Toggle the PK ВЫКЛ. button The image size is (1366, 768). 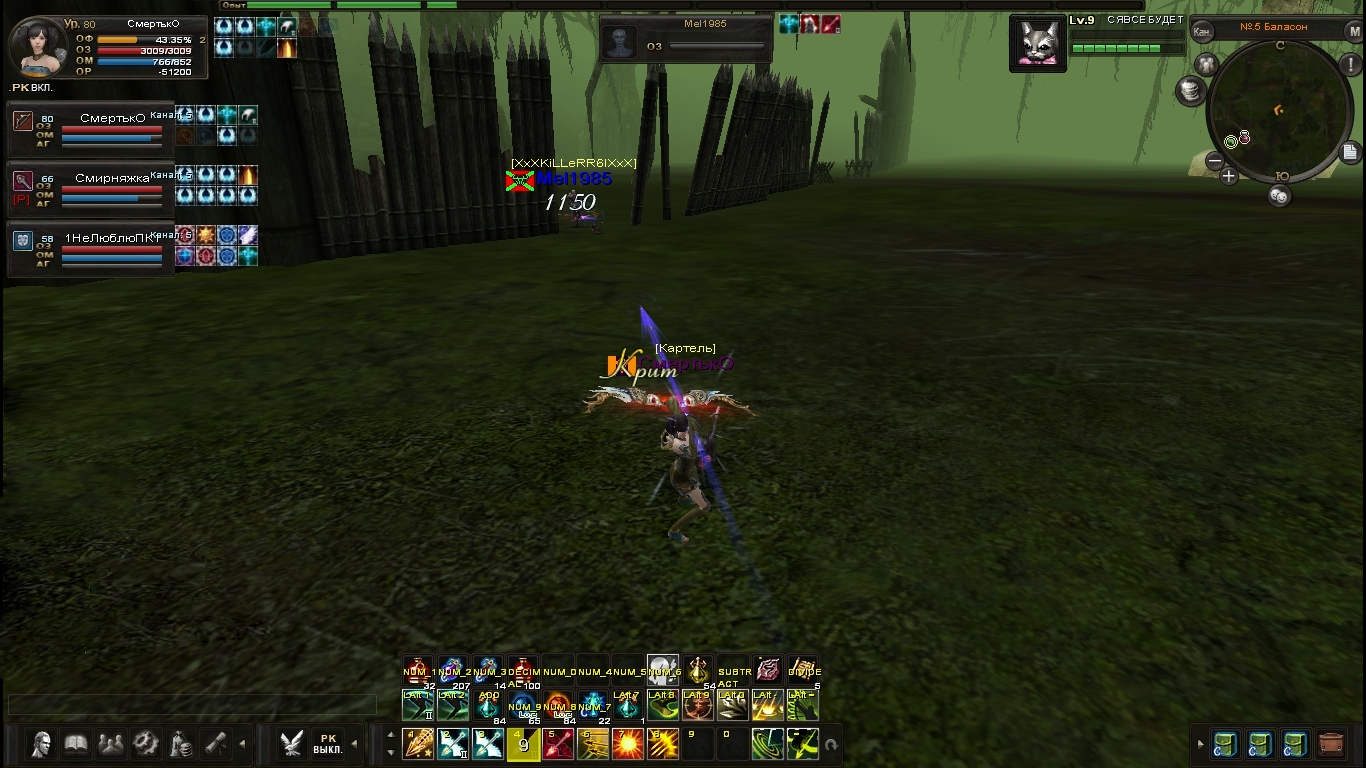tap(327, 744)
